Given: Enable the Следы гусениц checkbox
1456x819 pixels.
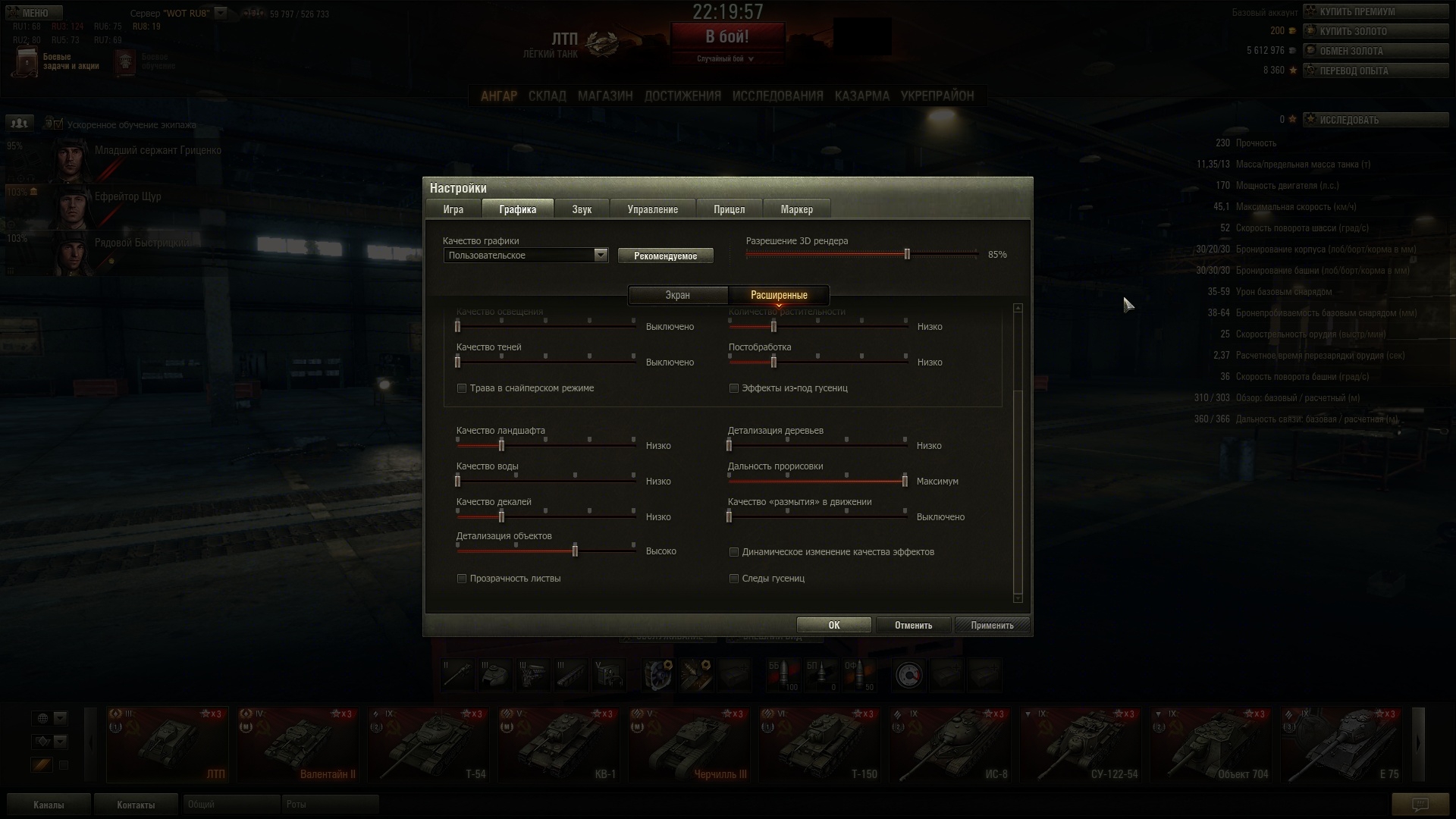Looking at the screenshot, I should (x=734, y=579).
